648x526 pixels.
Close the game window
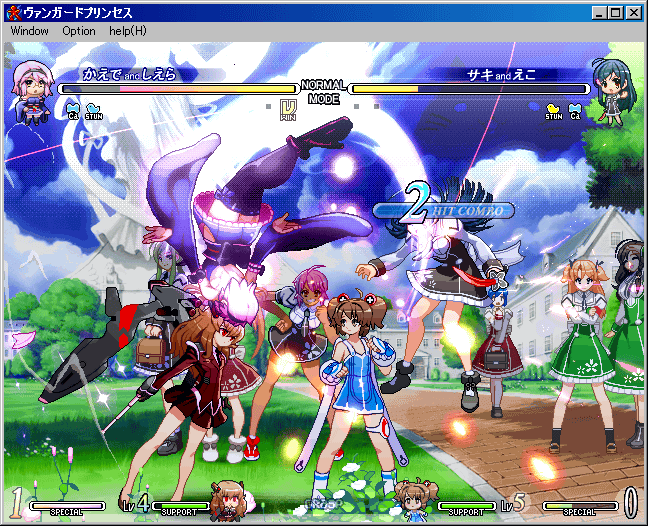coord(634,12)
